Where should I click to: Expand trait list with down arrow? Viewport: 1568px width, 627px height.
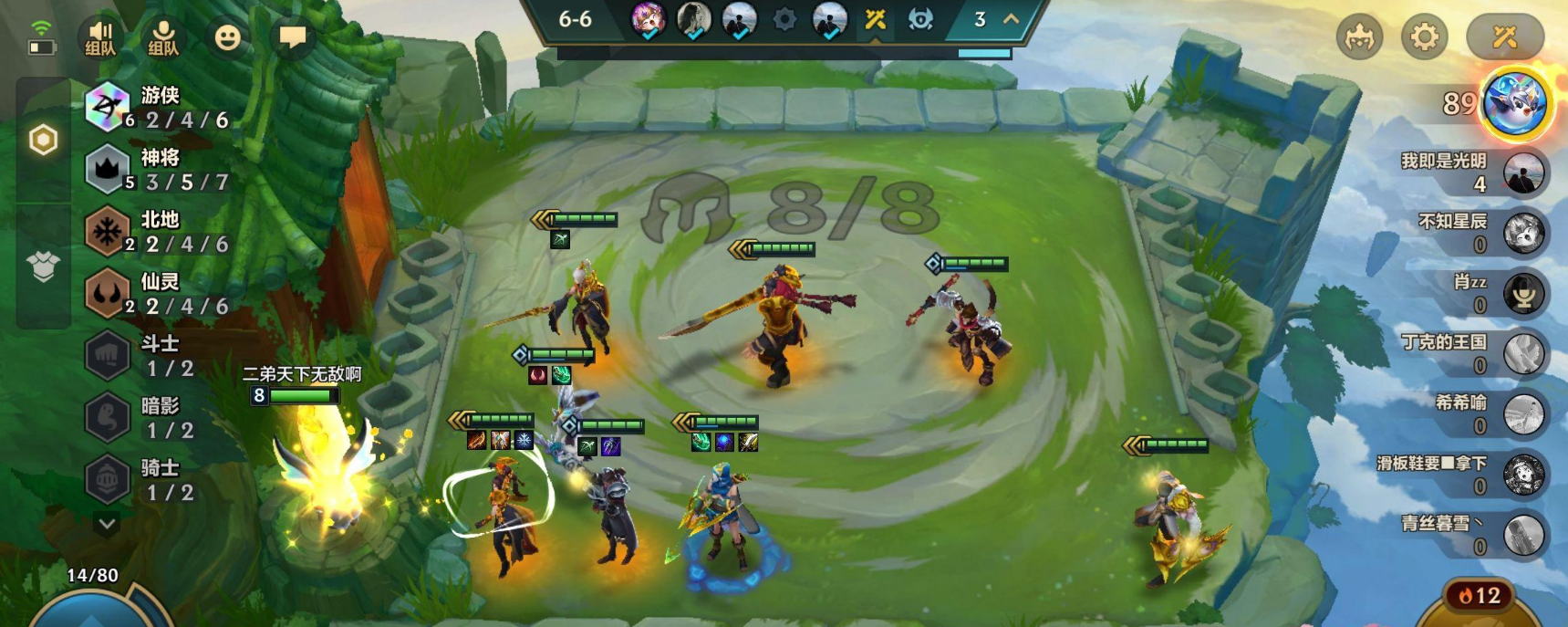click(107, 524)
